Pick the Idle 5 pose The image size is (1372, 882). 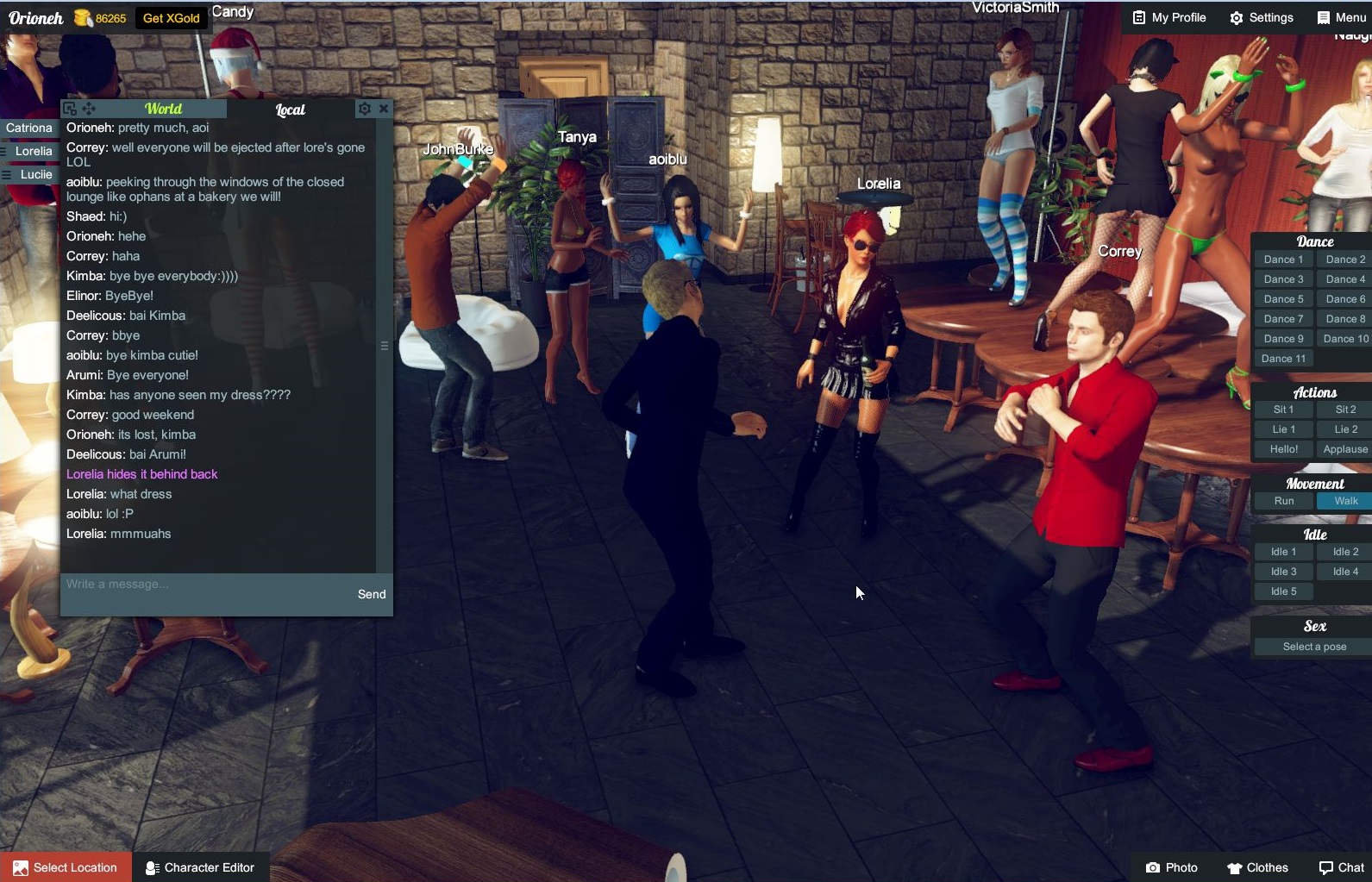1283,591
